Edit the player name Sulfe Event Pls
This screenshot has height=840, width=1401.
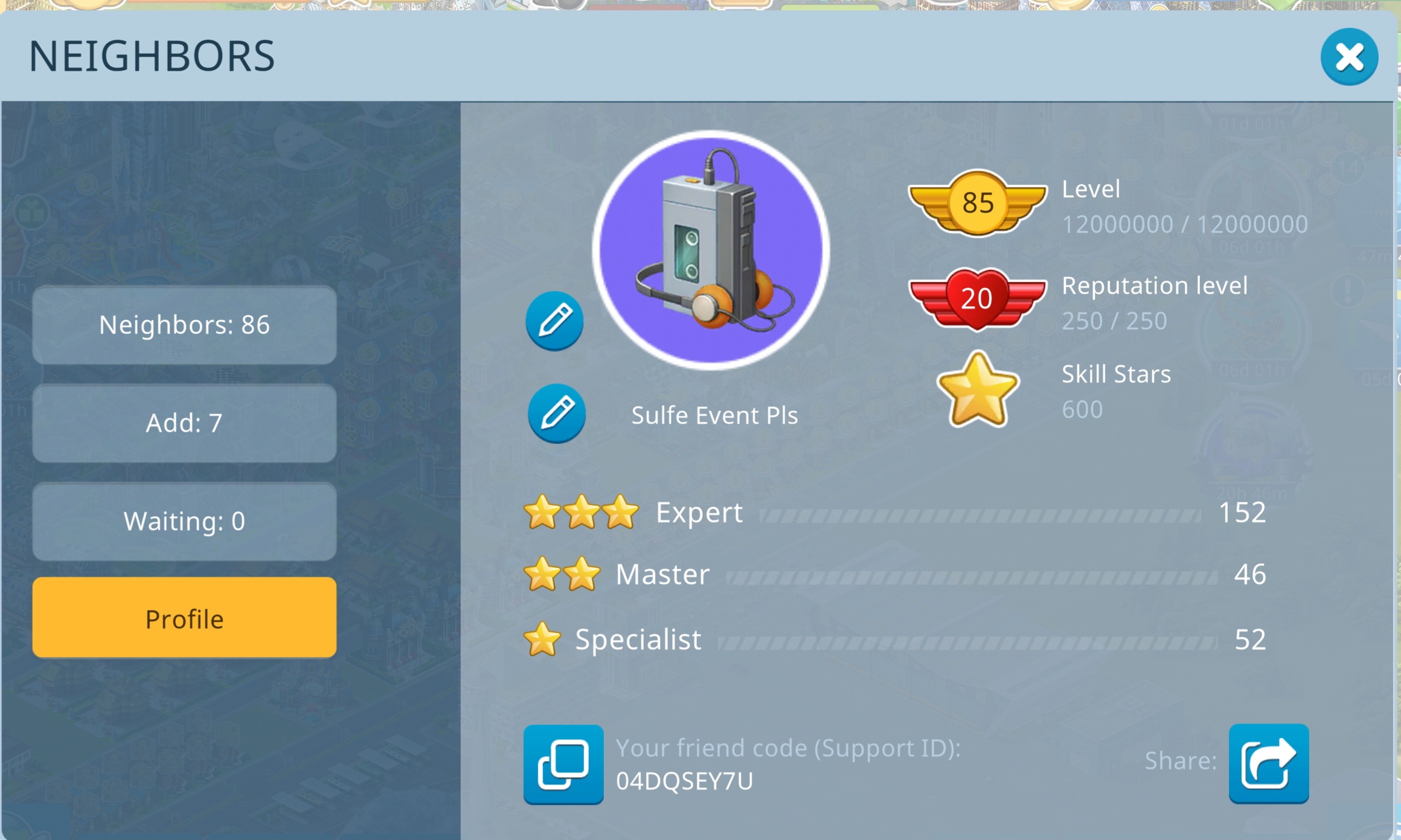[556, 414]
